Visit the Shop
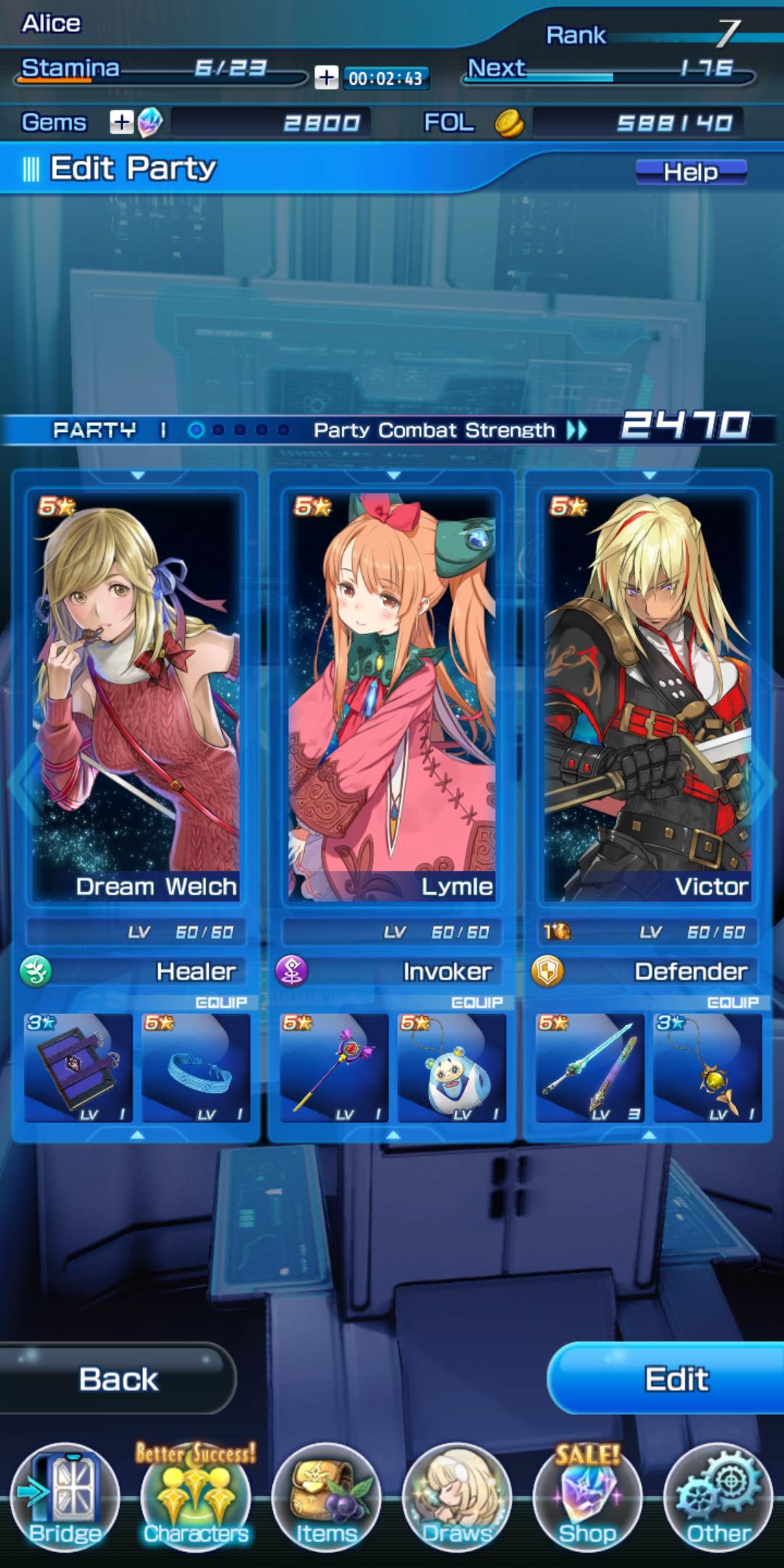784x1568 pixels. 588,1498
